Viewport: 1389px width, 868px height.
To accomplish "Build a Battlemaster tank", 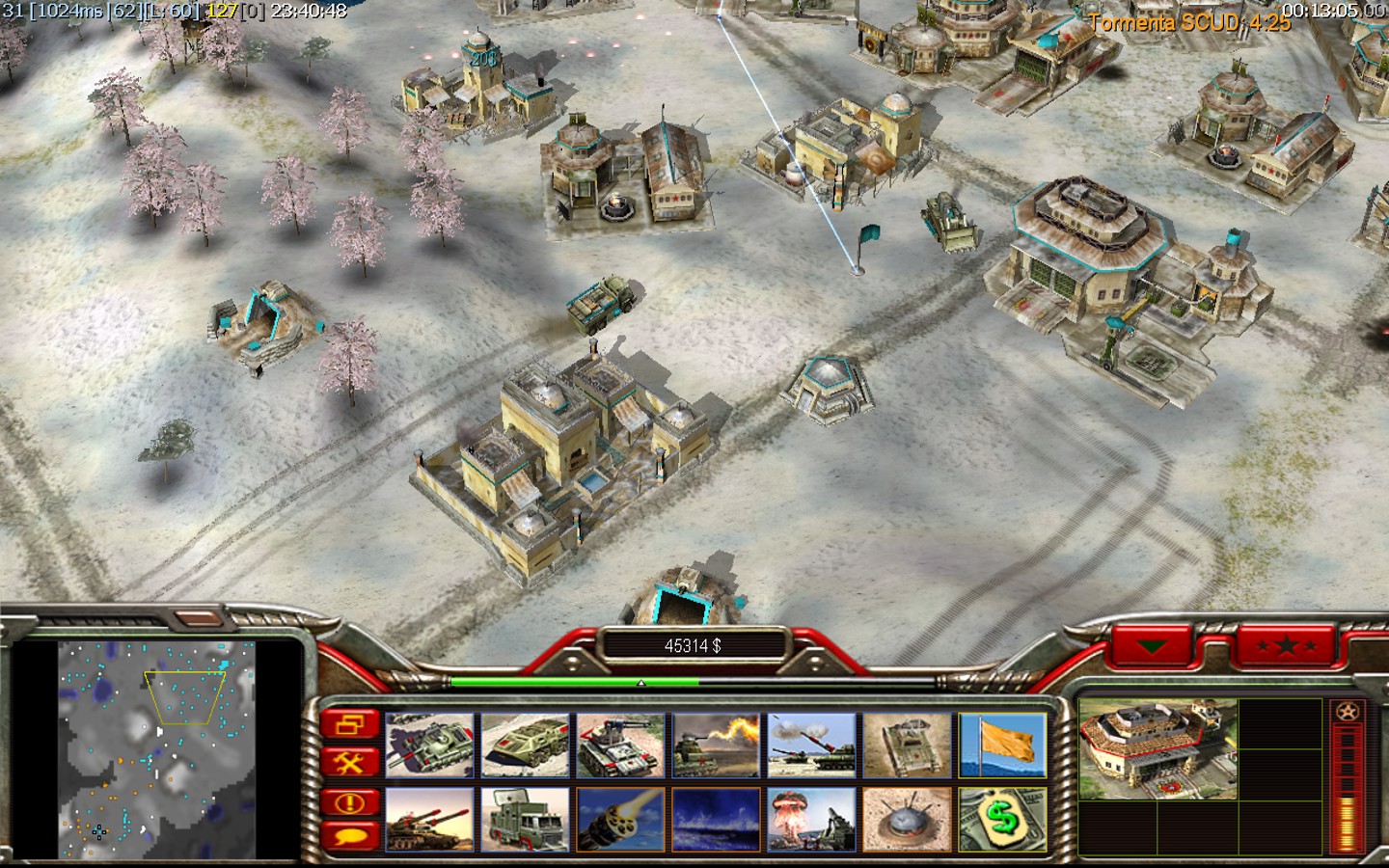I will [429, 745].
